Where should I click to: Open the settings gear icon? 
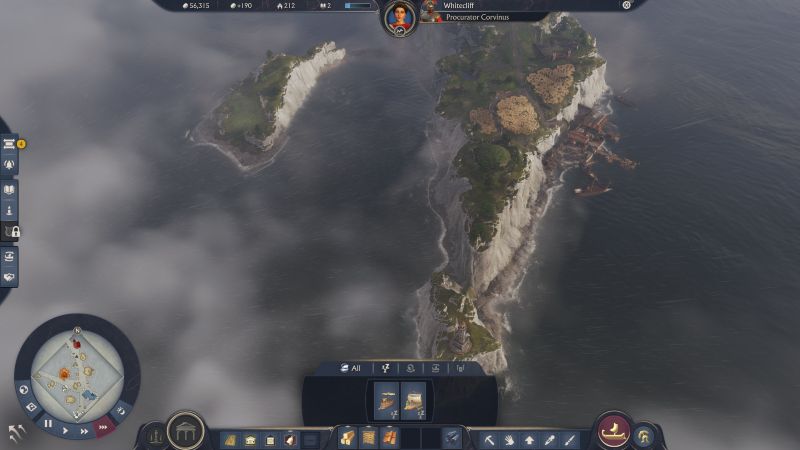(x=627, y=5)
